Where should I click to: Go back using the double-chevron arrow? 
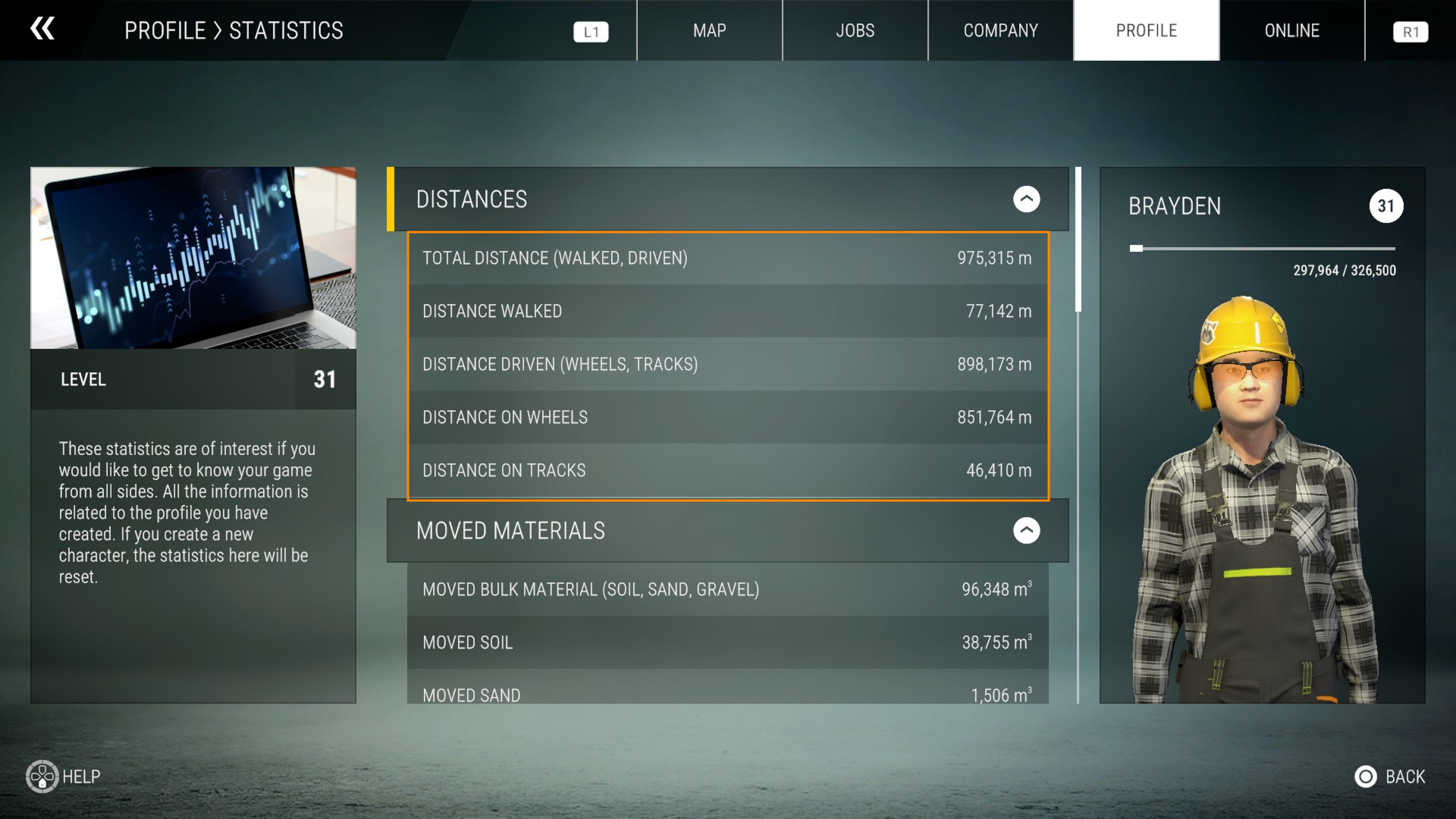pyautogui.click(x=42, y=30)
